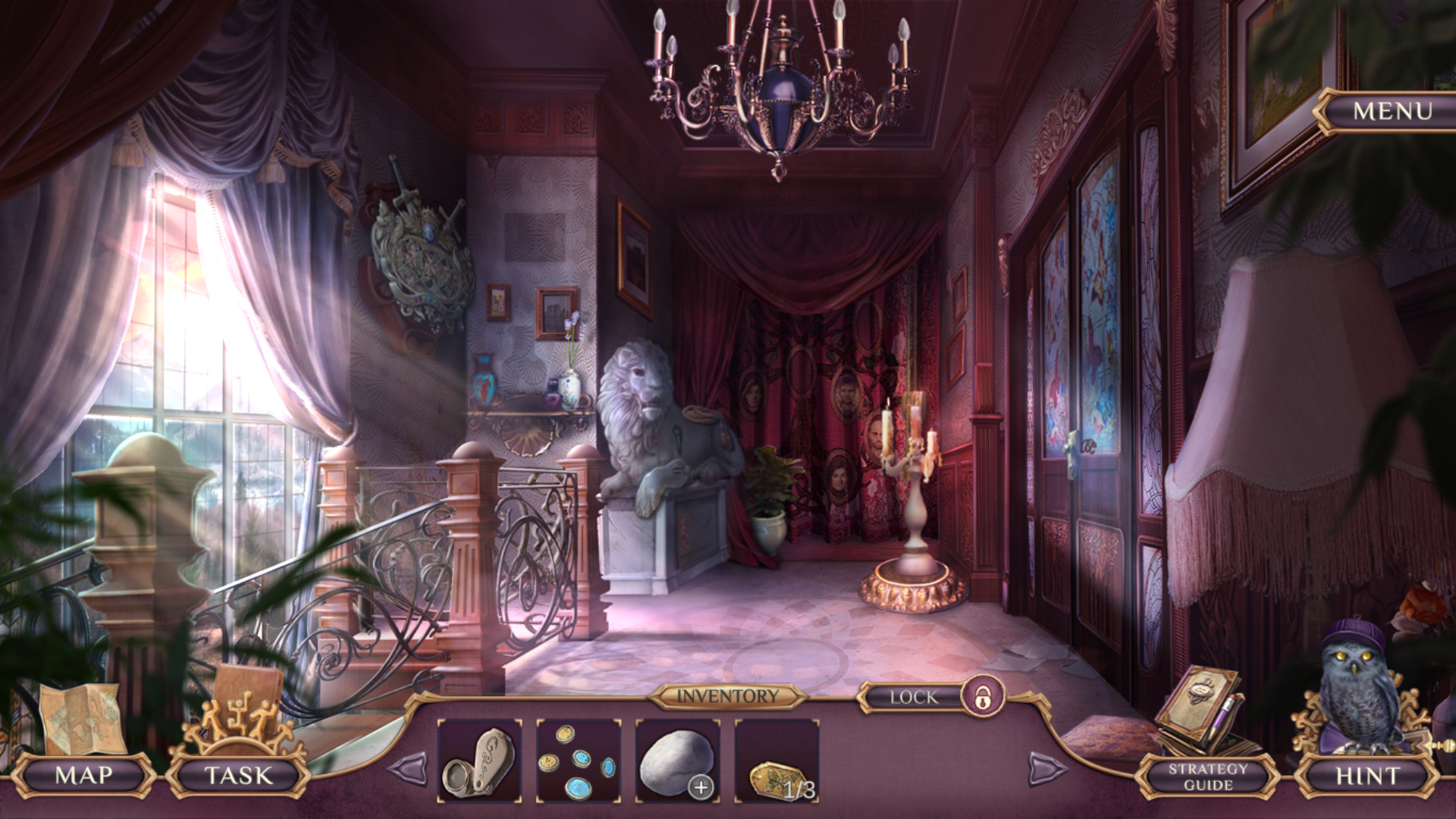Show the Task list
Image resolution: width=1456 pixels, height=819 pixels.
[x=238, y=775]
